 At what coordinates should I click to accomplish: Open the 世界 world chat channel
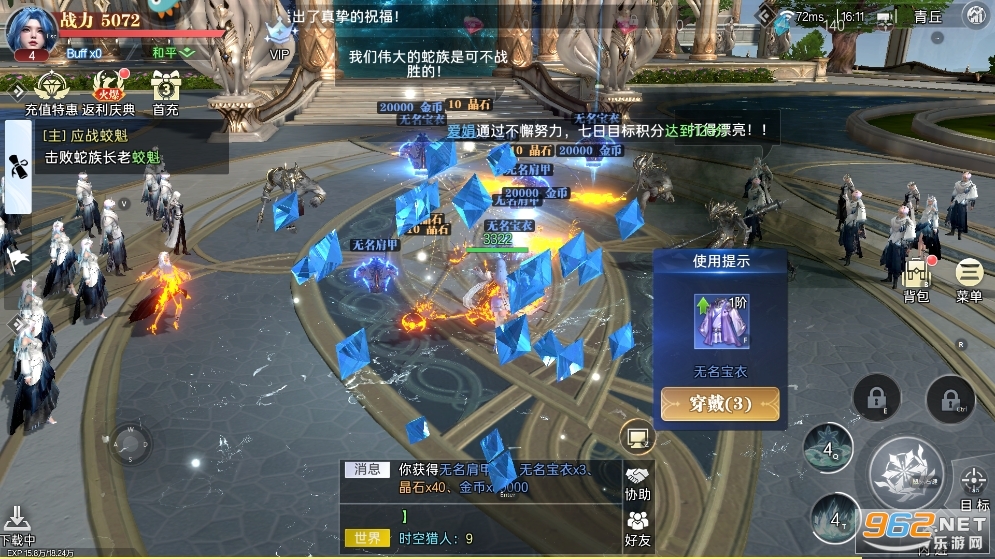(366, 538)
